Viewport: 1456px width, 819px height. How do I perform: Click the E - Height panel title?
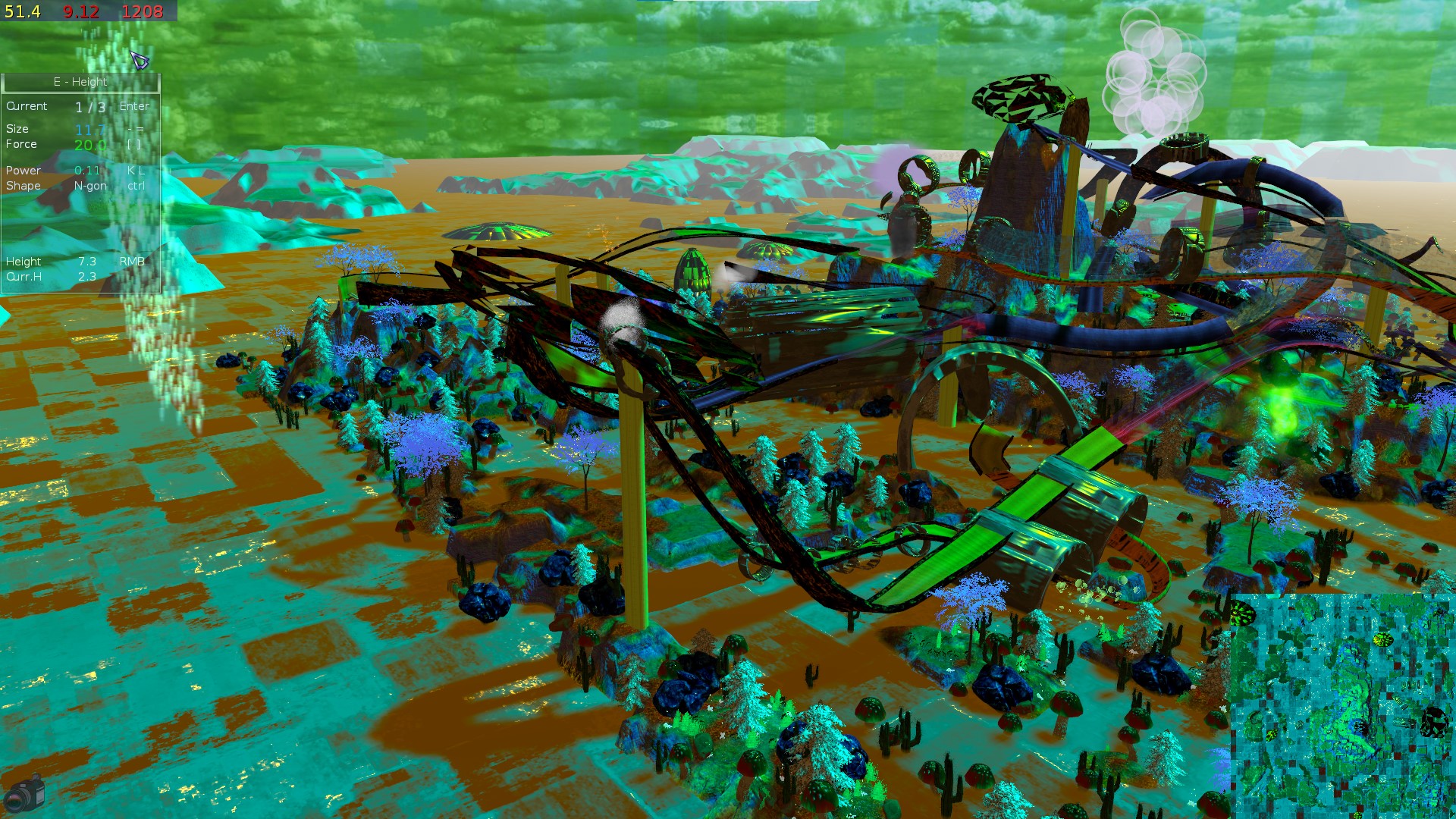(x=80, y=82)
